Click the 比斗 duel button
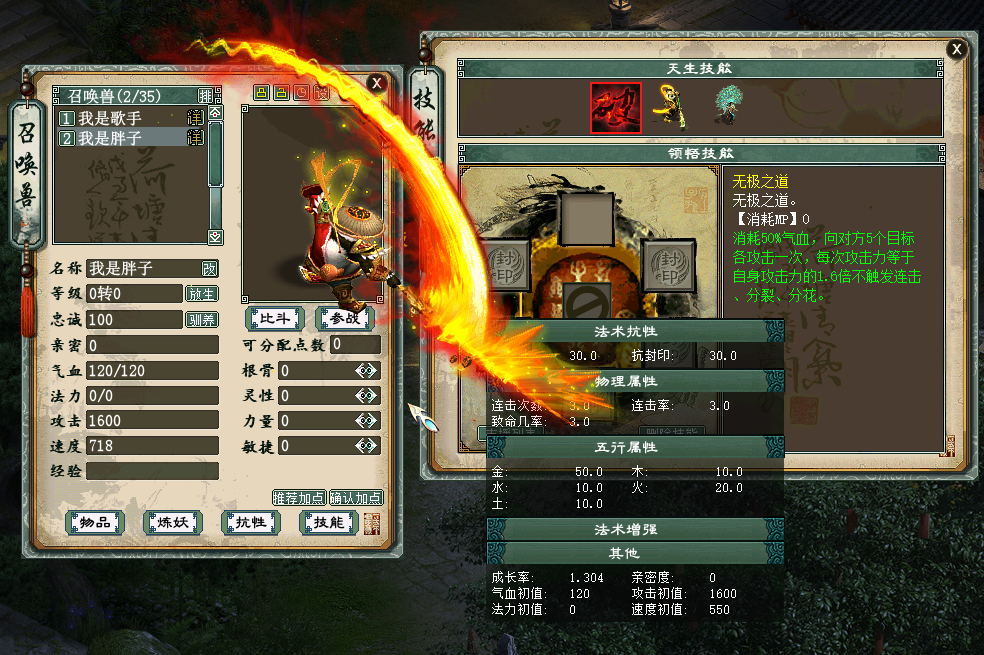Image resolution: width=984 pixels, height=655 pixels. click(x=275, y=318)
